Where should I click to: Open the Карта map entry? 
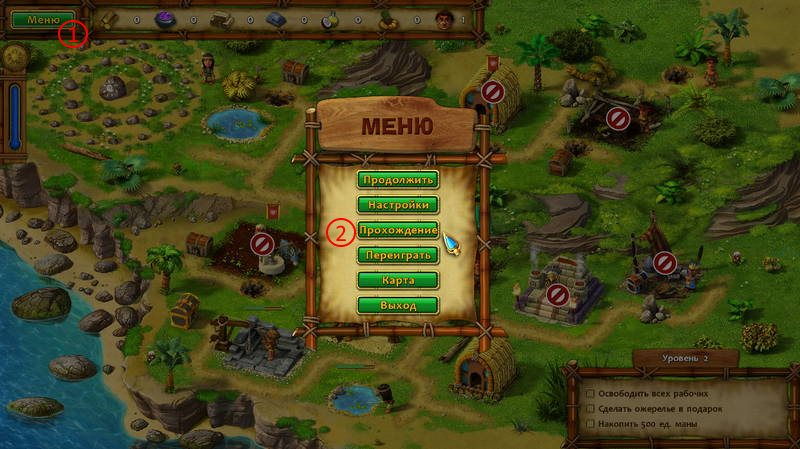(397, 280)
